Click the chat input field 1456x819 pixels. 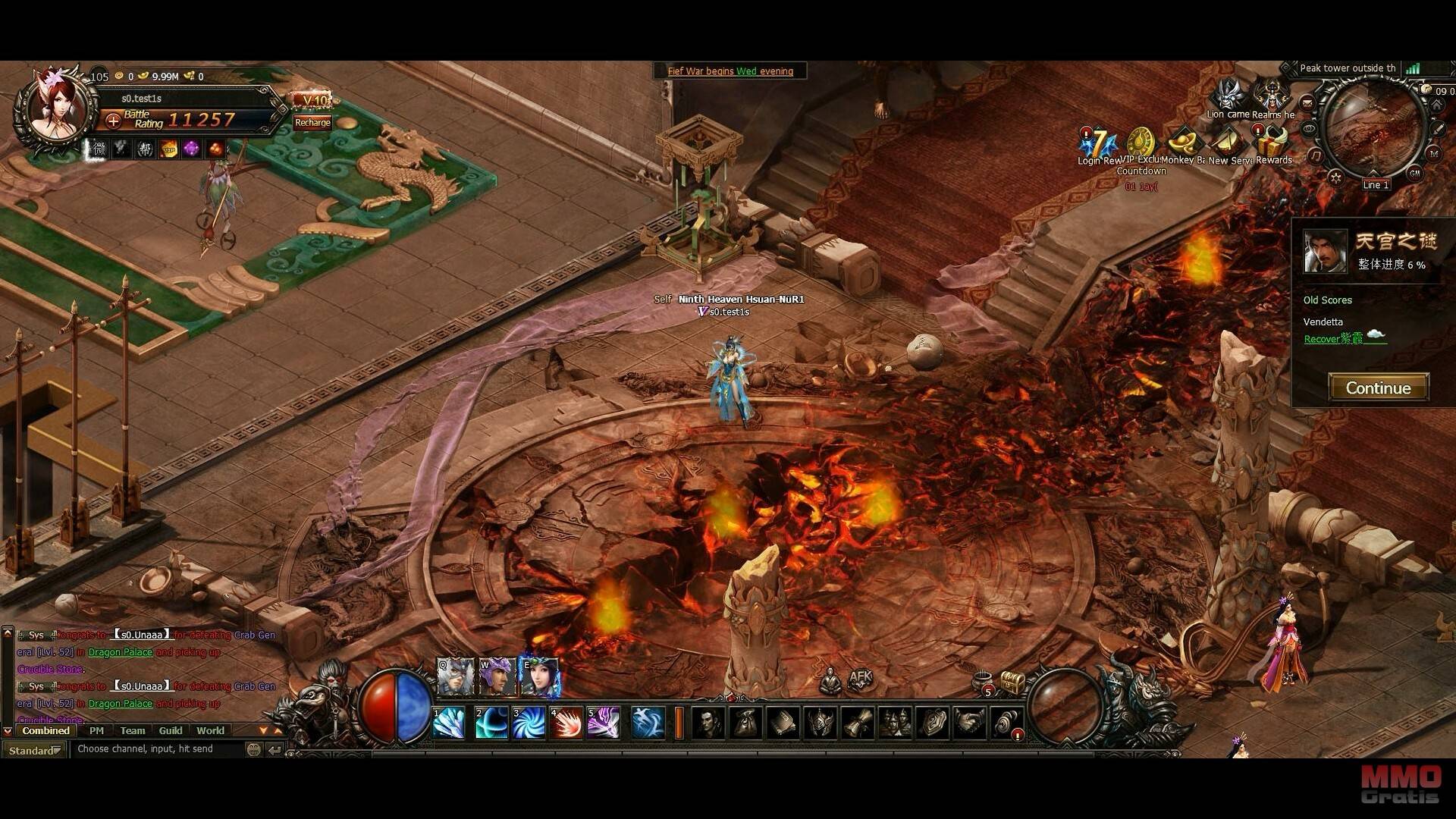[159, 749]
